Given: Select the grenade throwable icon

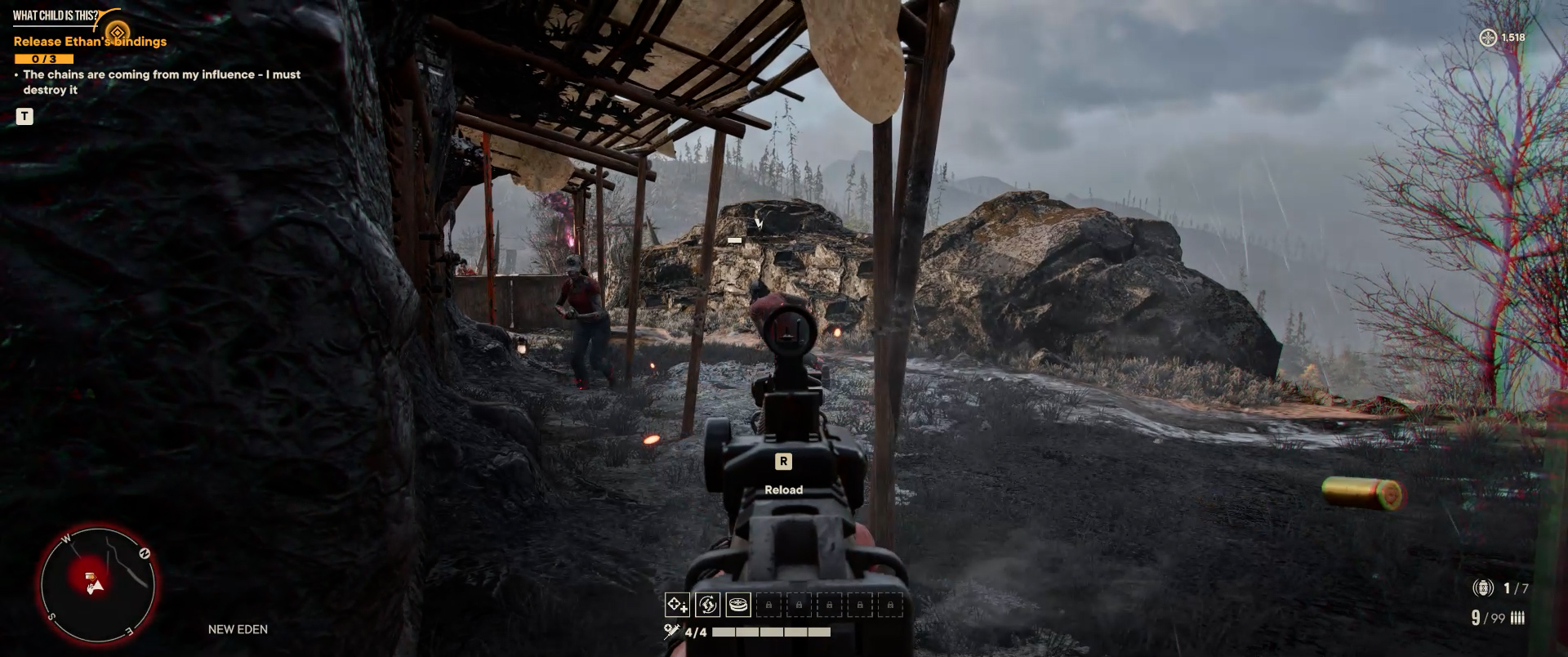Looking at the screenshot, I should 1483,588.
